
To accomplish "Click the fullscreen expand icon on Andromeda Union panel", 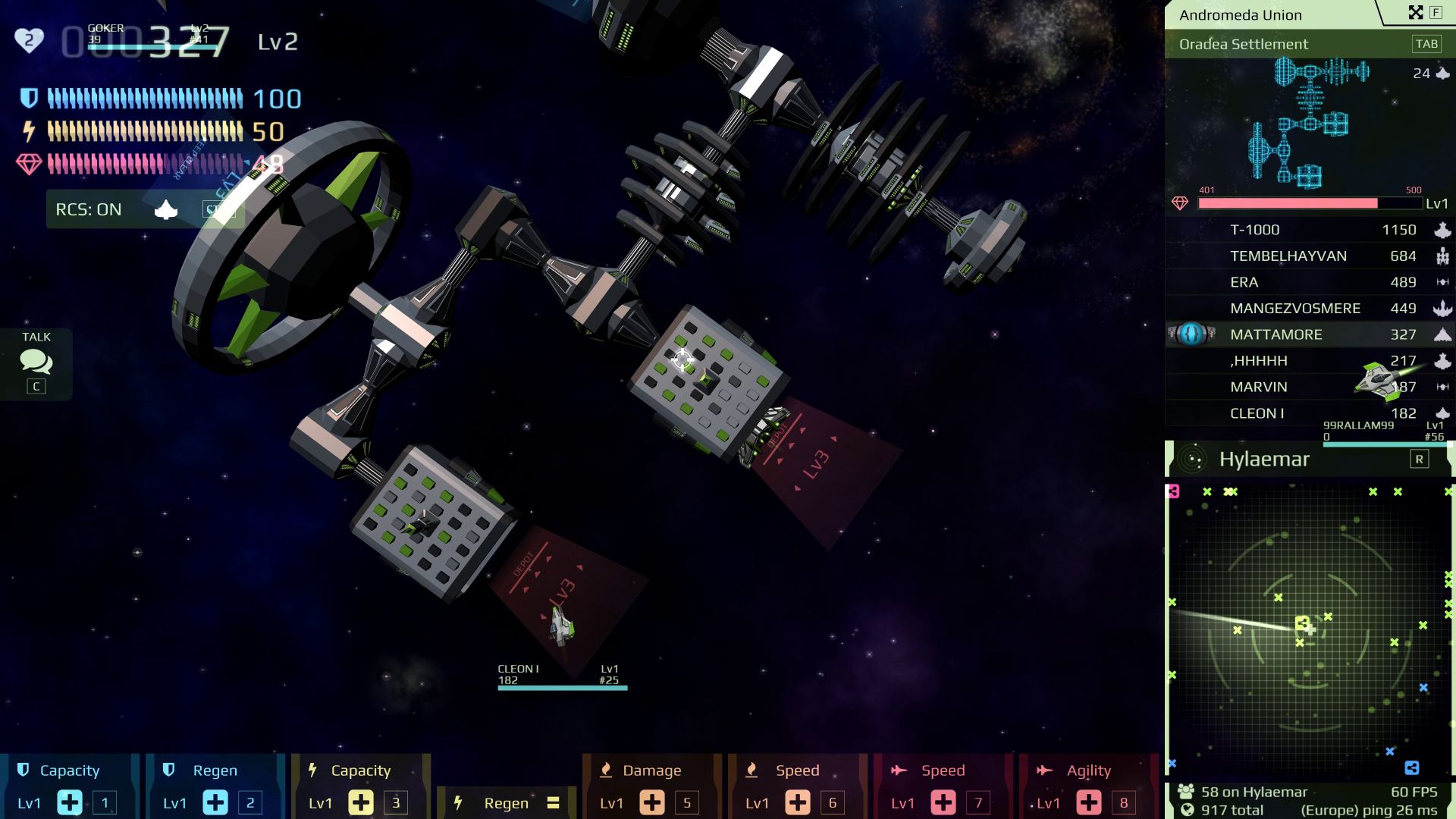I will tap(1417, 12).
